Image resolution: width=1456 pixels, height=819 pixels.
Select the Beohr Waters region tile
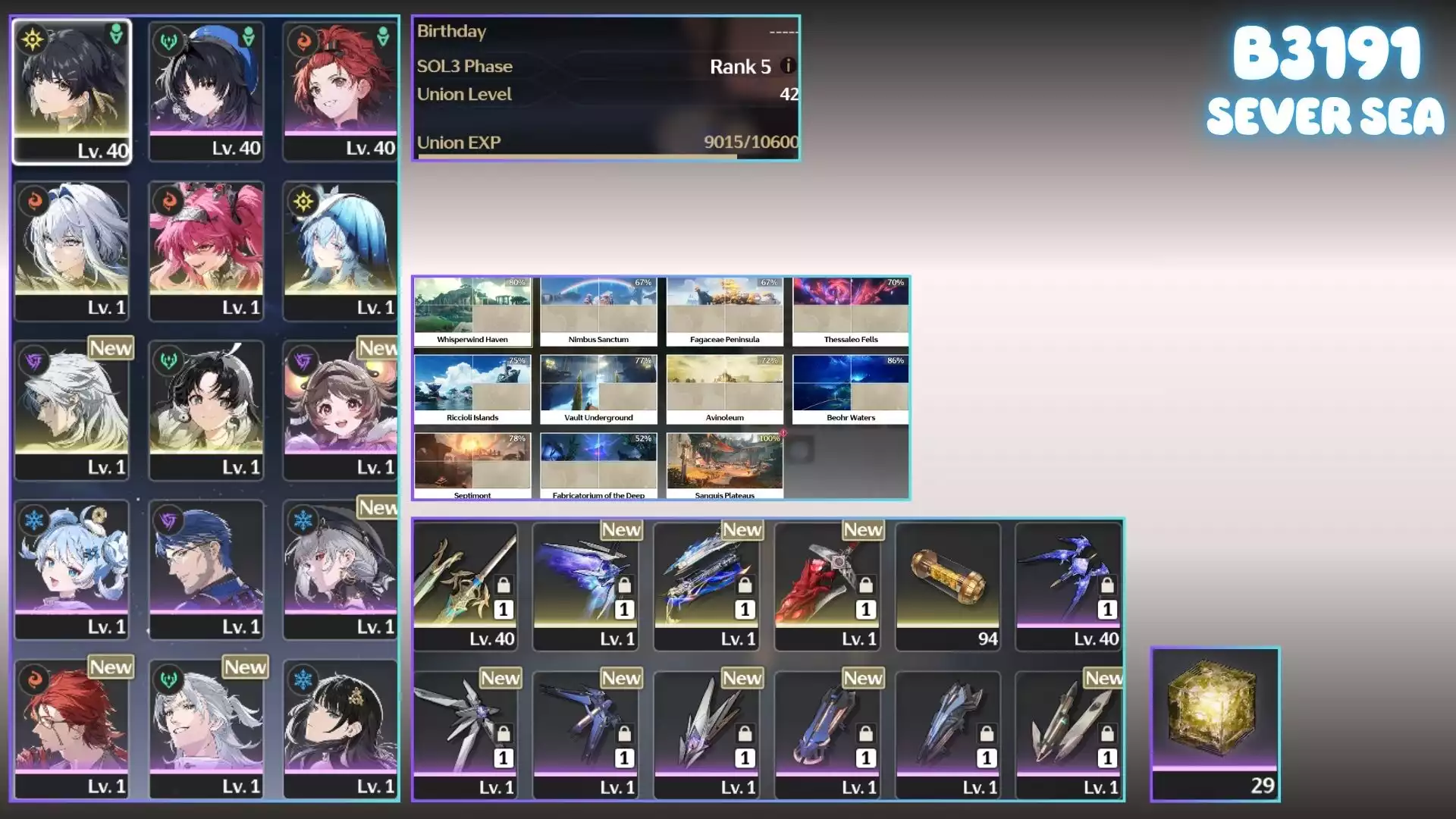(x=850, y=389)
